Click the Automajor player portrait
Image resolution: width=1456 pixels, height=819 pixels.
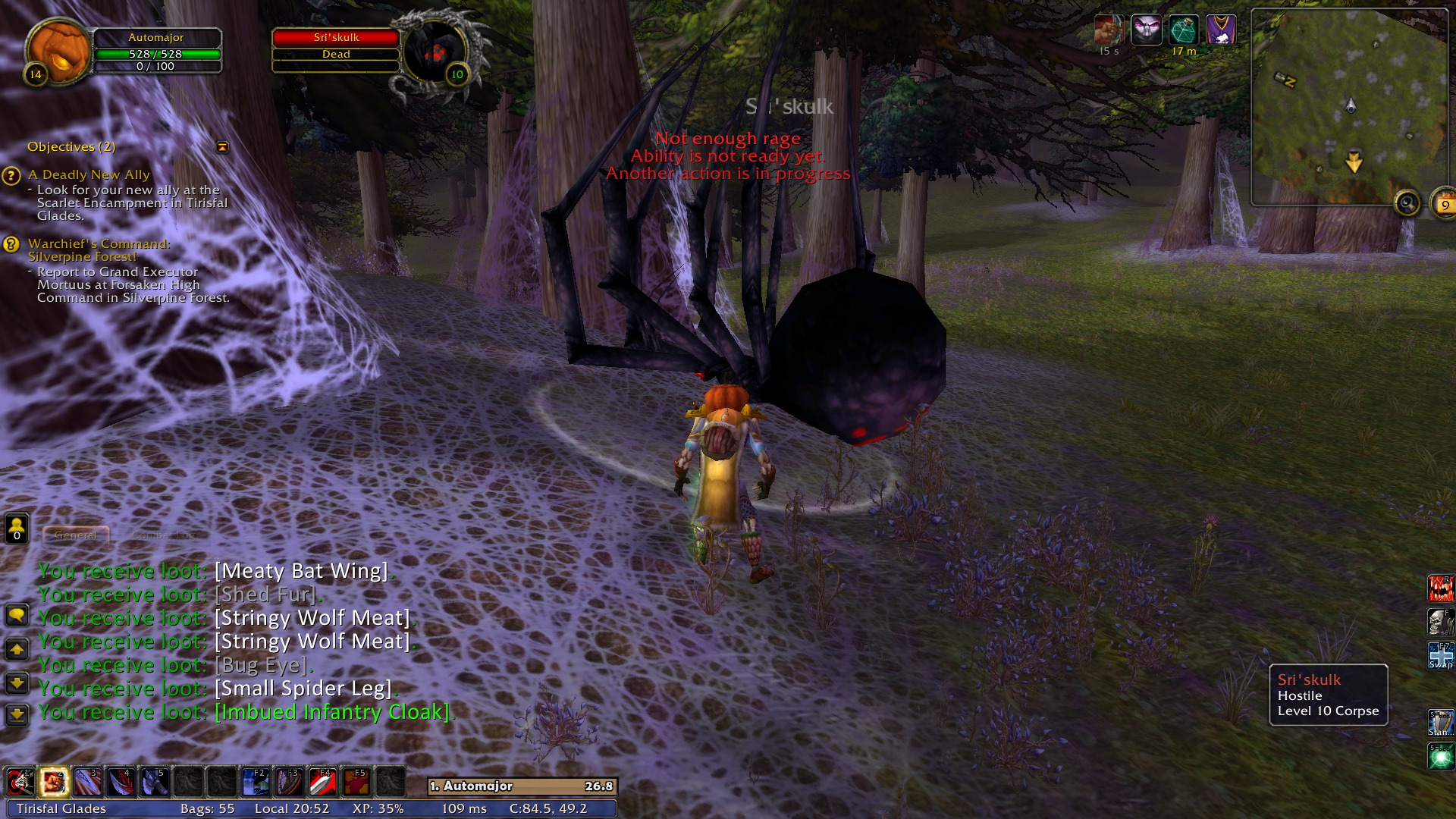(58, 50)
